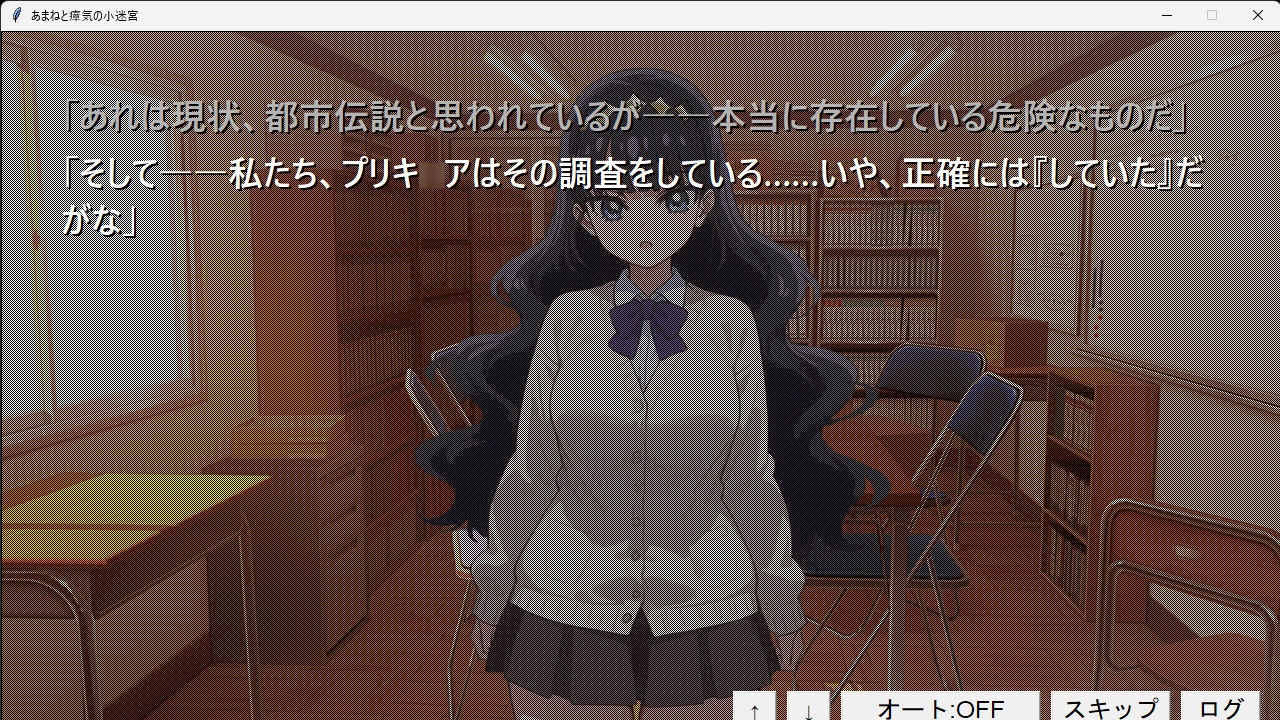Maximize the game window
Image resolution: width=1280 pixels, height=720 pixels.
[x=1212, y=15]
